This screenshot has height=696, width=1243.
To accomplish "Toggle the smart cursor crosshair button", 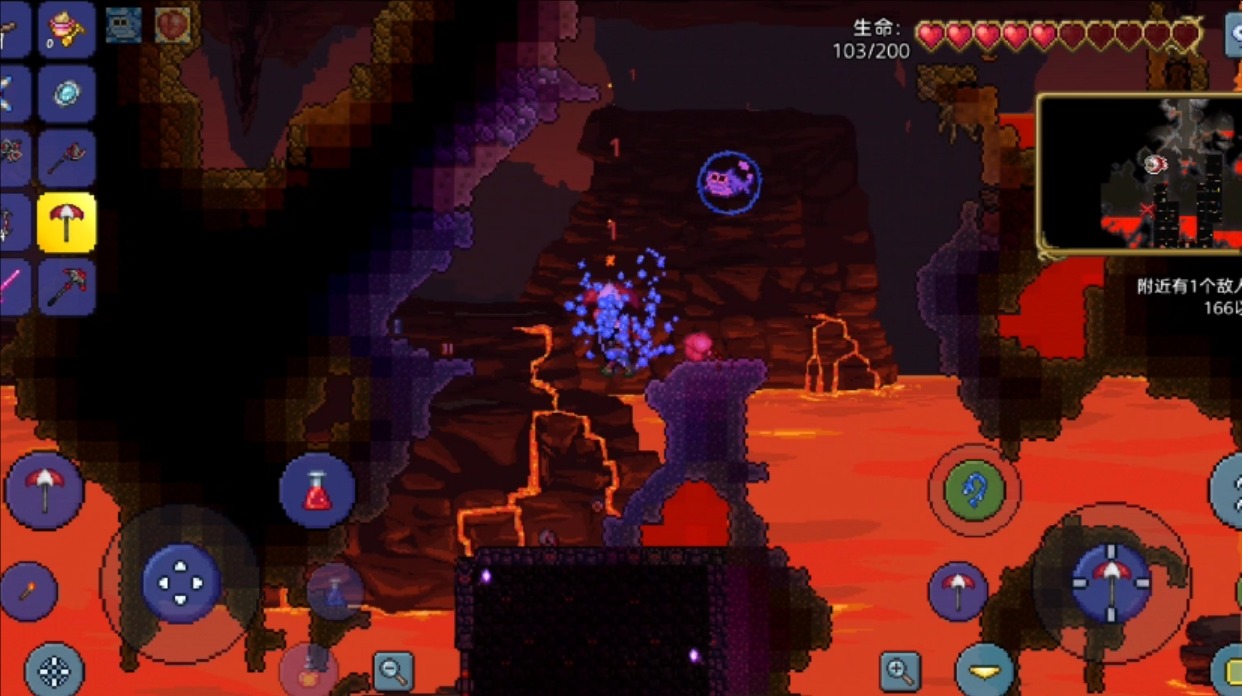I will pos(54,670).
